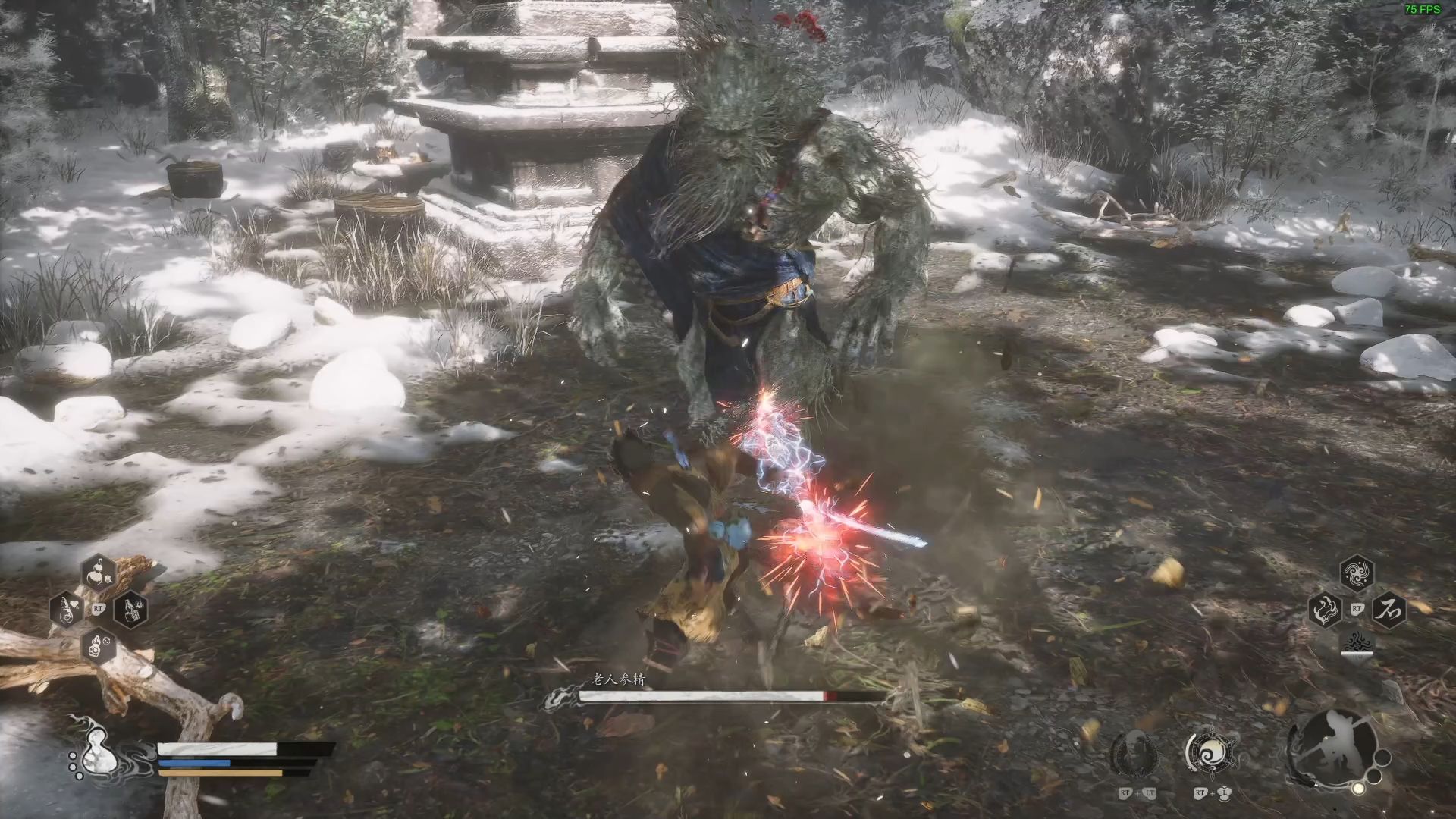The height and width of the screenshot is (819, 1456).
Task: Trigger the calligraphy character spell hexagon
Action: [1389, 609]
